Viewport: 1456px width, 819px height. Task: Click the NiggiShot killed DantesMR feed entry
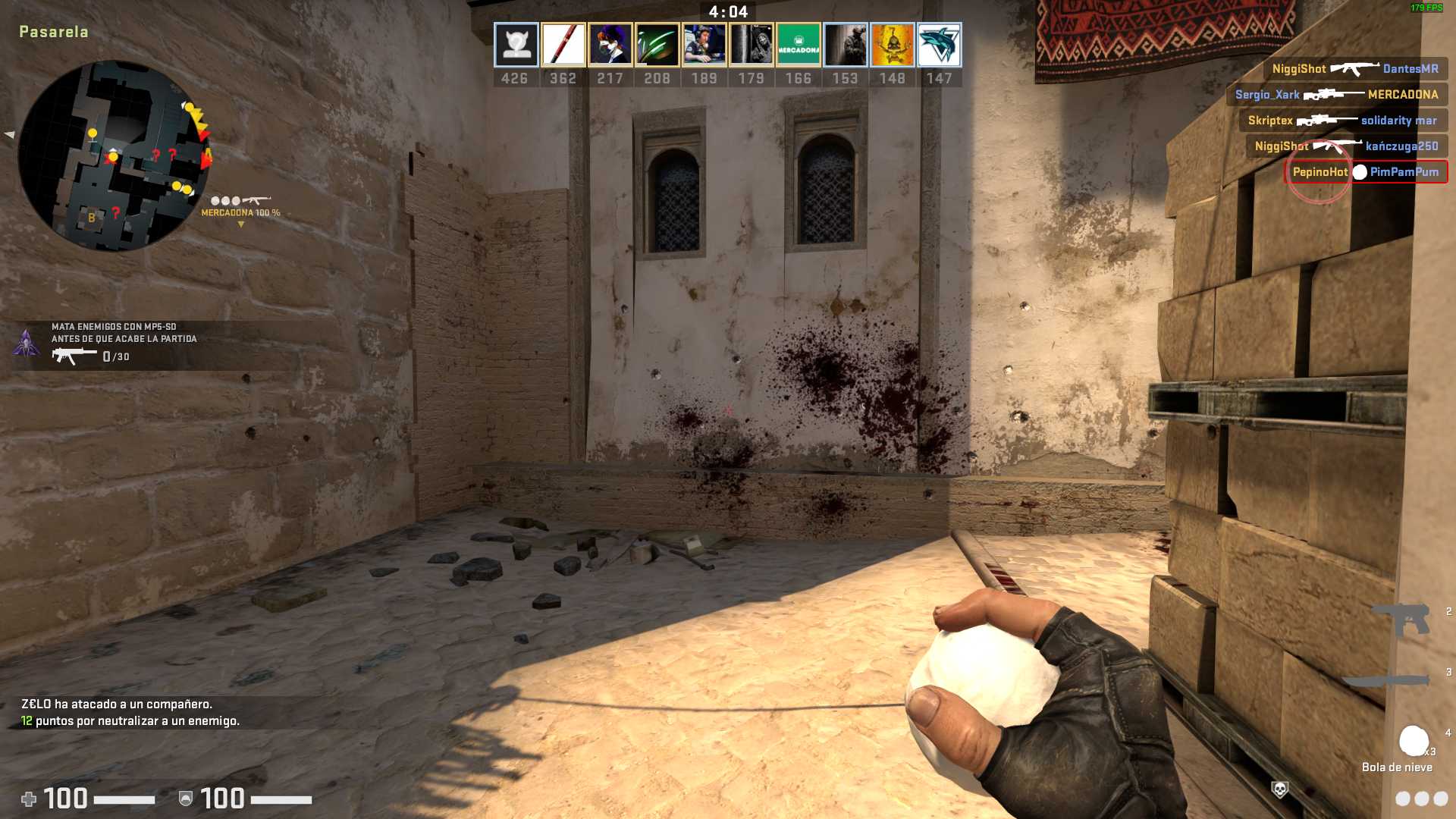click(x=1354, y=69)
